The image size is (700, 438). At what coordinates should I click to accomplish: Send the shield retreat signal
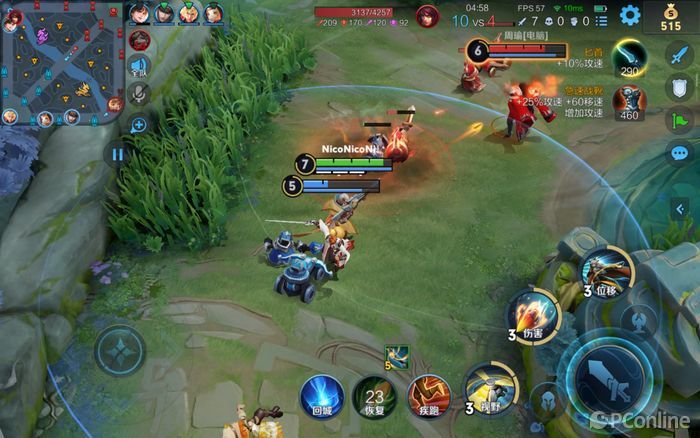pyautogui.click(x=680, y=90)
